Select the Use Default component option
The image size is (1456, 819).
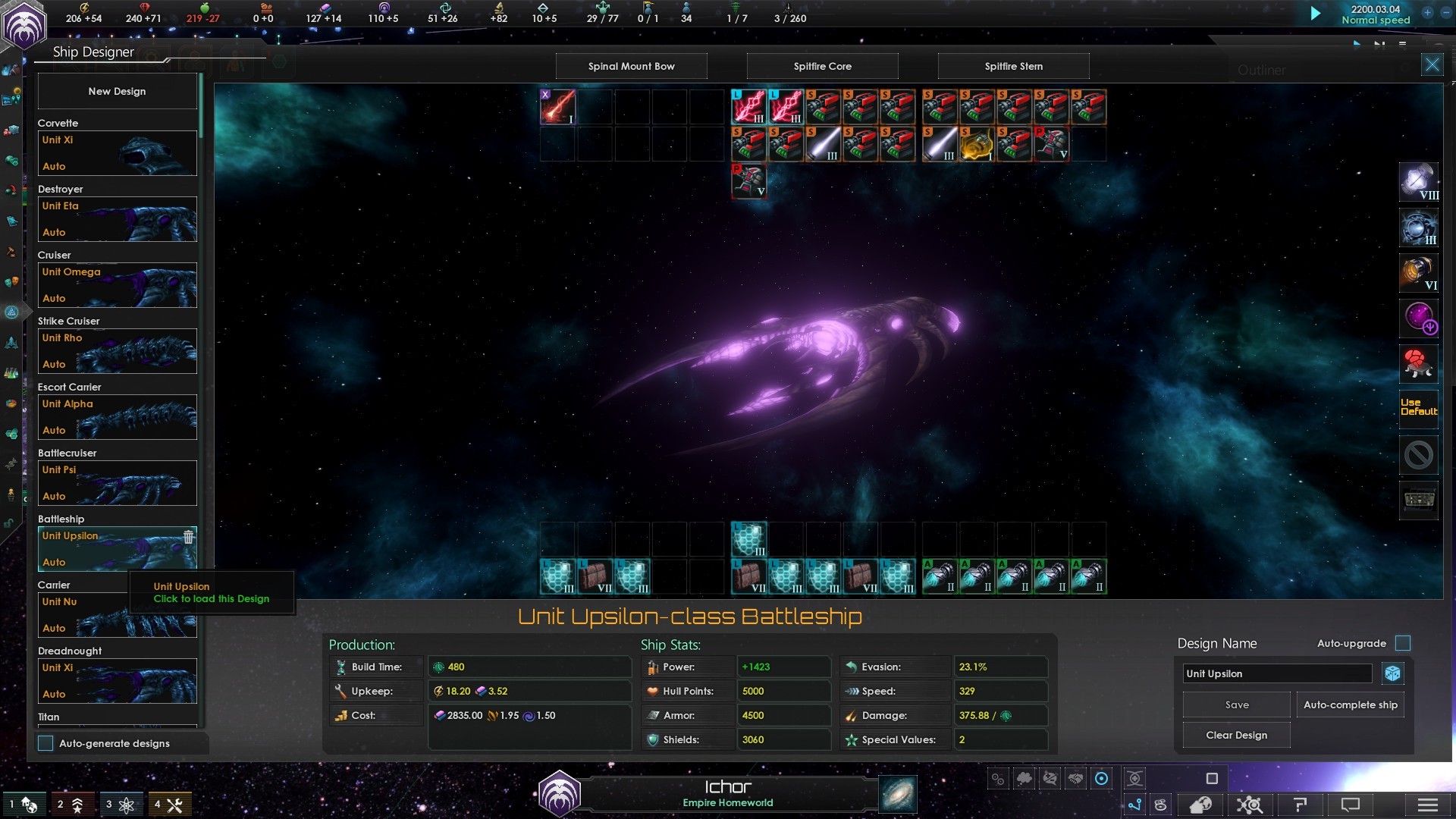pyautogui.click(x=1418, y=407)
